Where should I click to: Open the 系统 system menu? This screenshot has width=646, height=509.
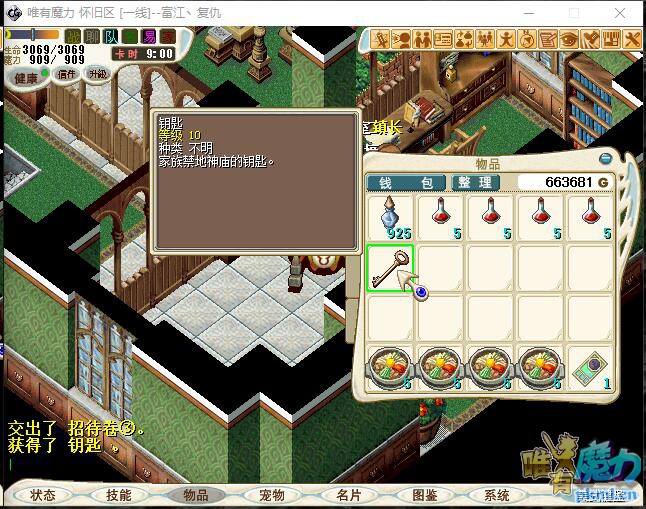click(497, 495)
